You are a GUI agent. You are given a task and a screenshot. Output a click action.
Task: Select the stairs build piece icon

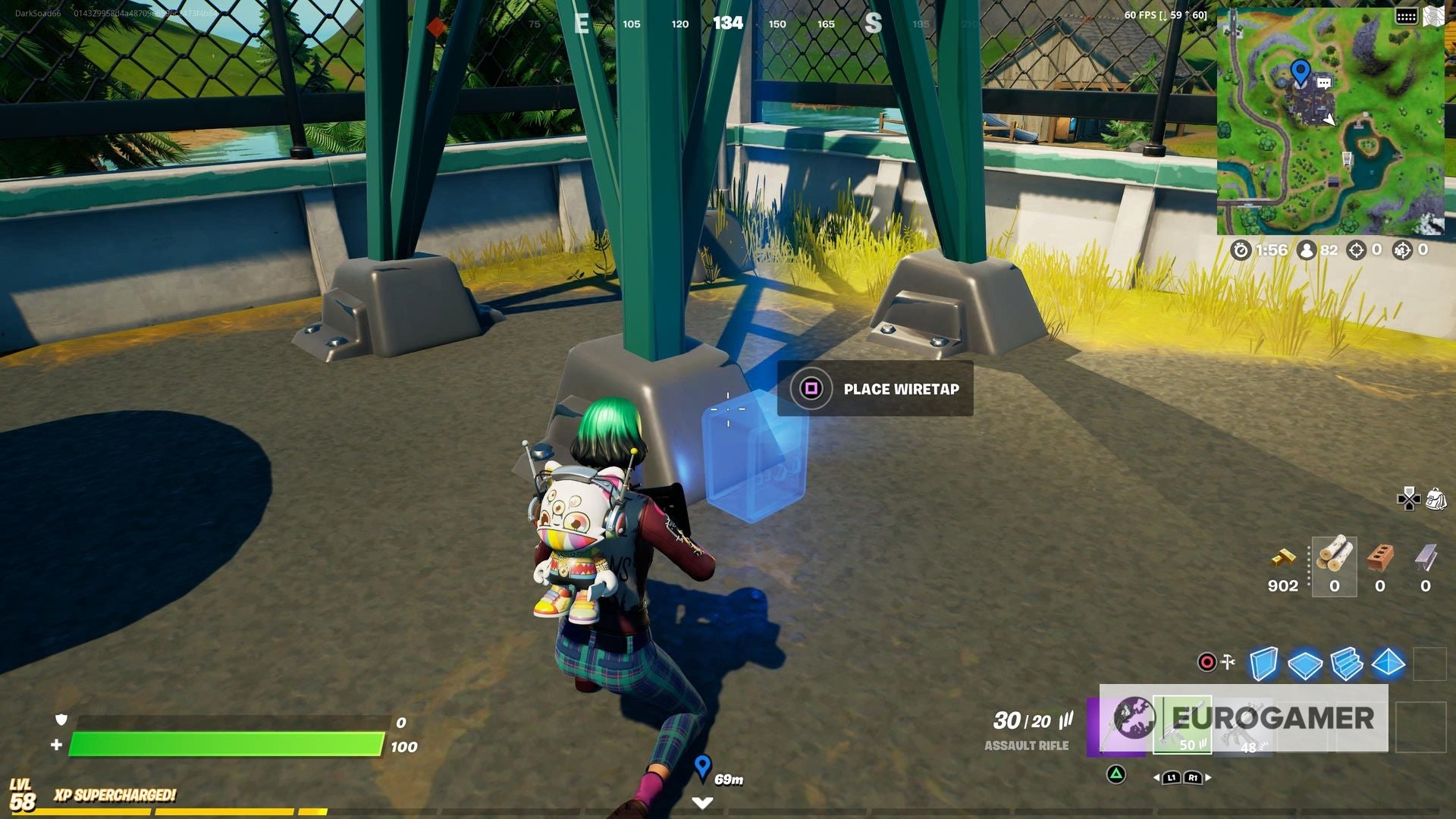[1347, 664]
